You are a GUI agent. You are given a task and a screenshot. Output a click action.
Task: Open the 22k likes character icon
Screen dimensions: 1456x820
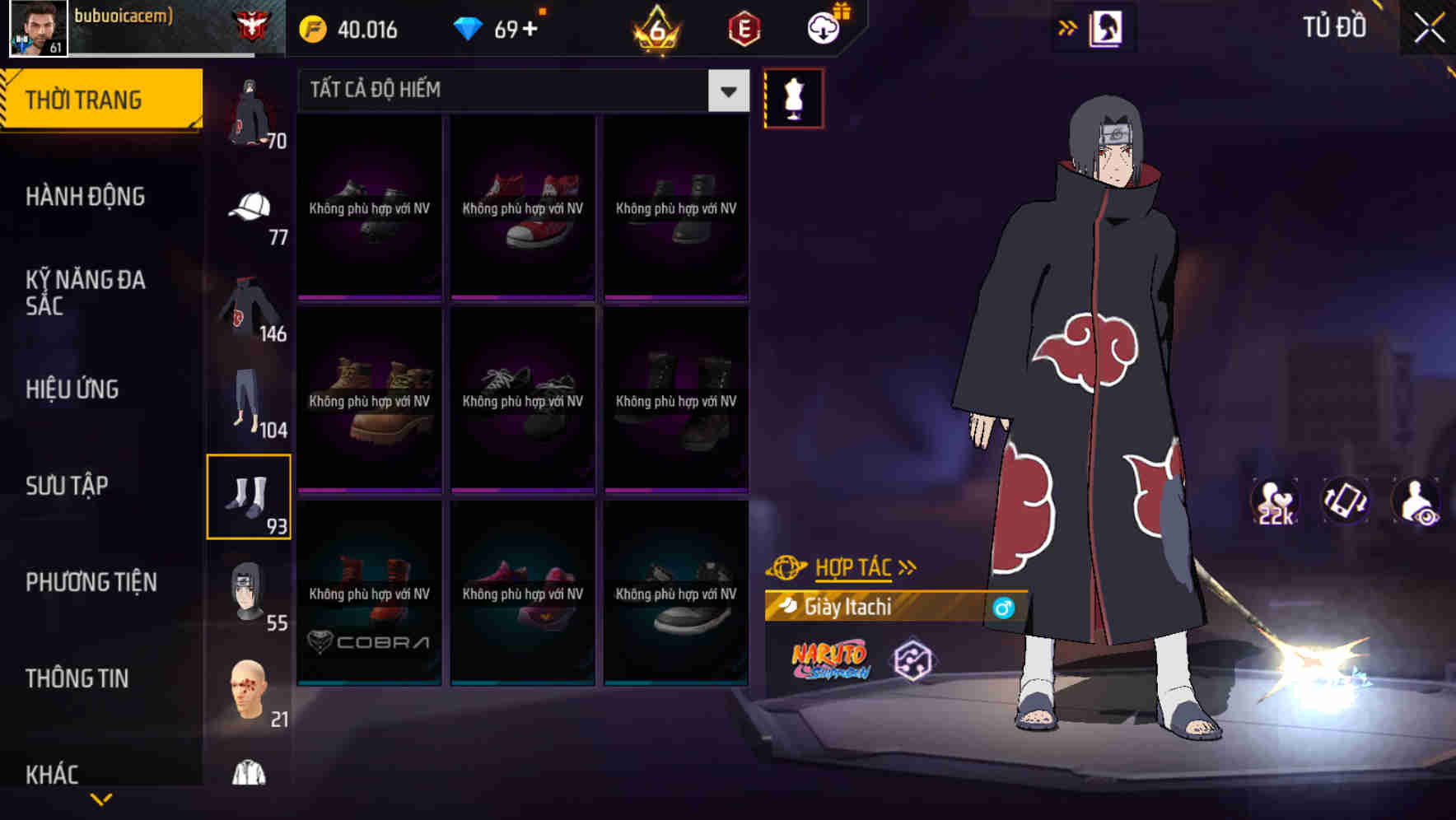[1275, 502]
